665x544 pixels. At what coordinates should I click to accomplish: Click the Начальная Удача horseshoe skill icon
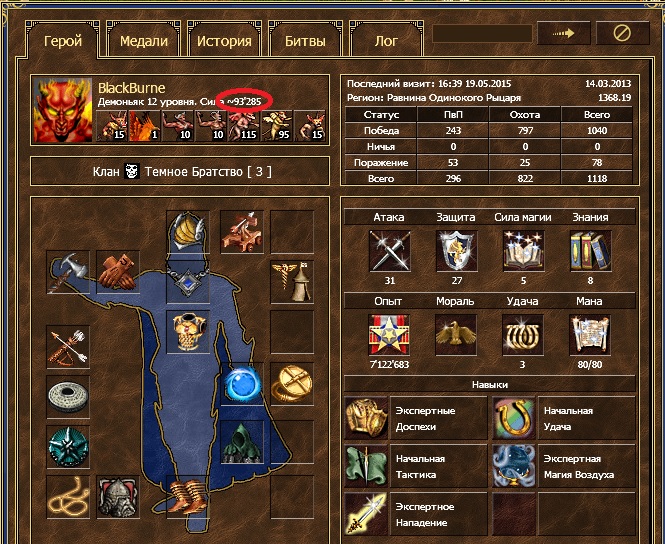click(x=513, y=417)
